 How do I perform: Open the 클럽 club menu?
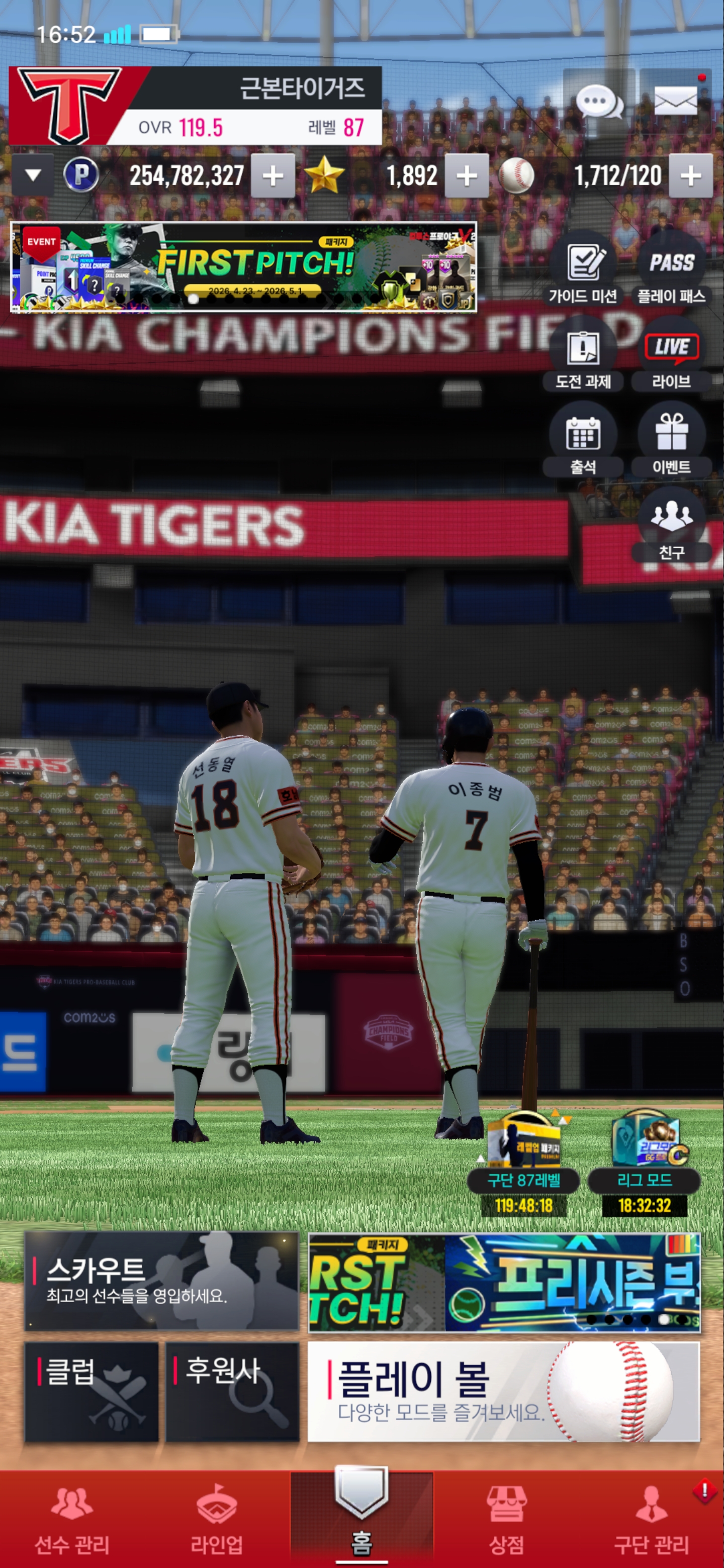(92, 1392)
